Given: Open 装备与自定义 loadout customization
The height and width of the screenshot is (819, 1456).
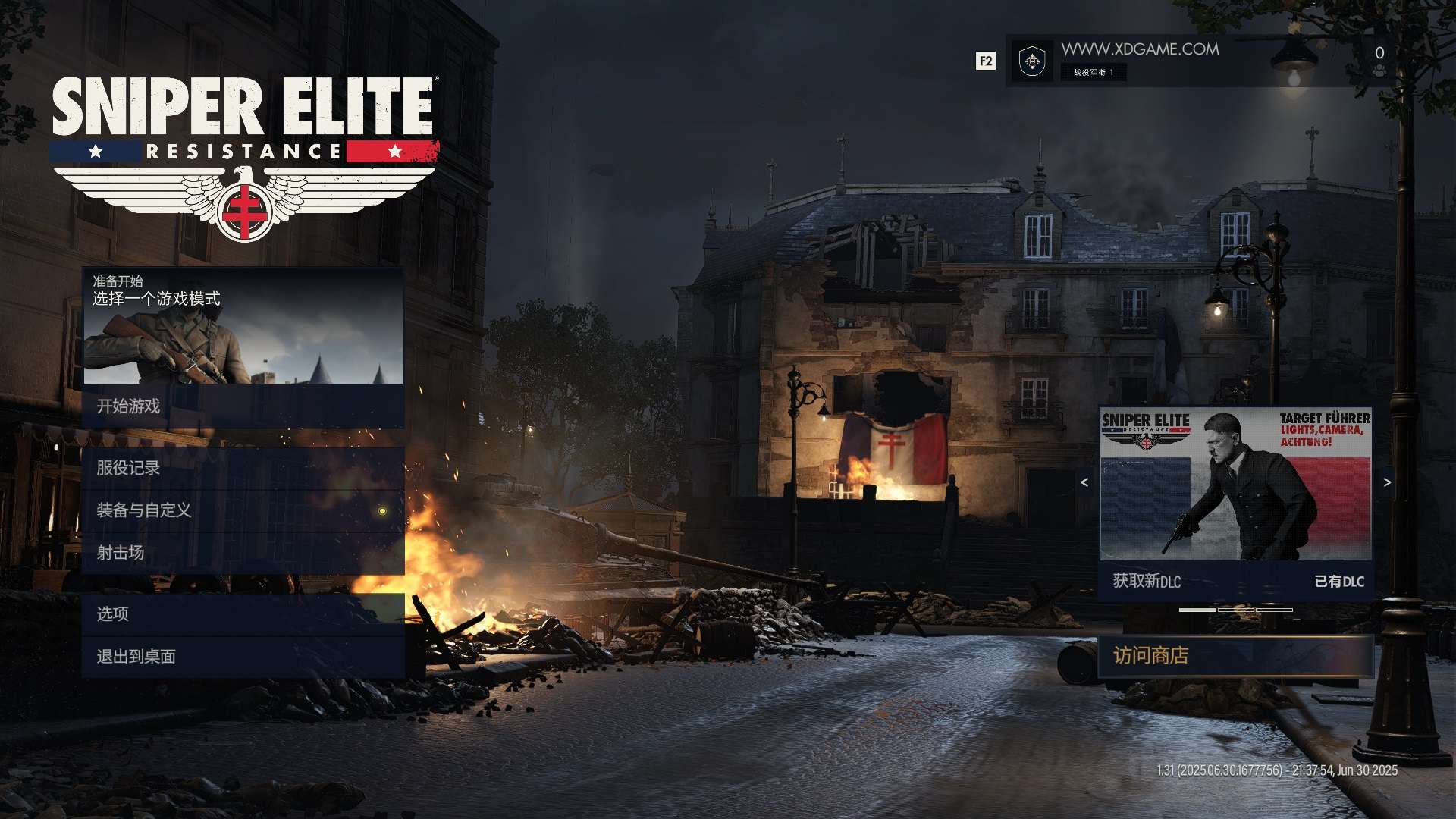Looking at the screenshot, I should [243, 510].
